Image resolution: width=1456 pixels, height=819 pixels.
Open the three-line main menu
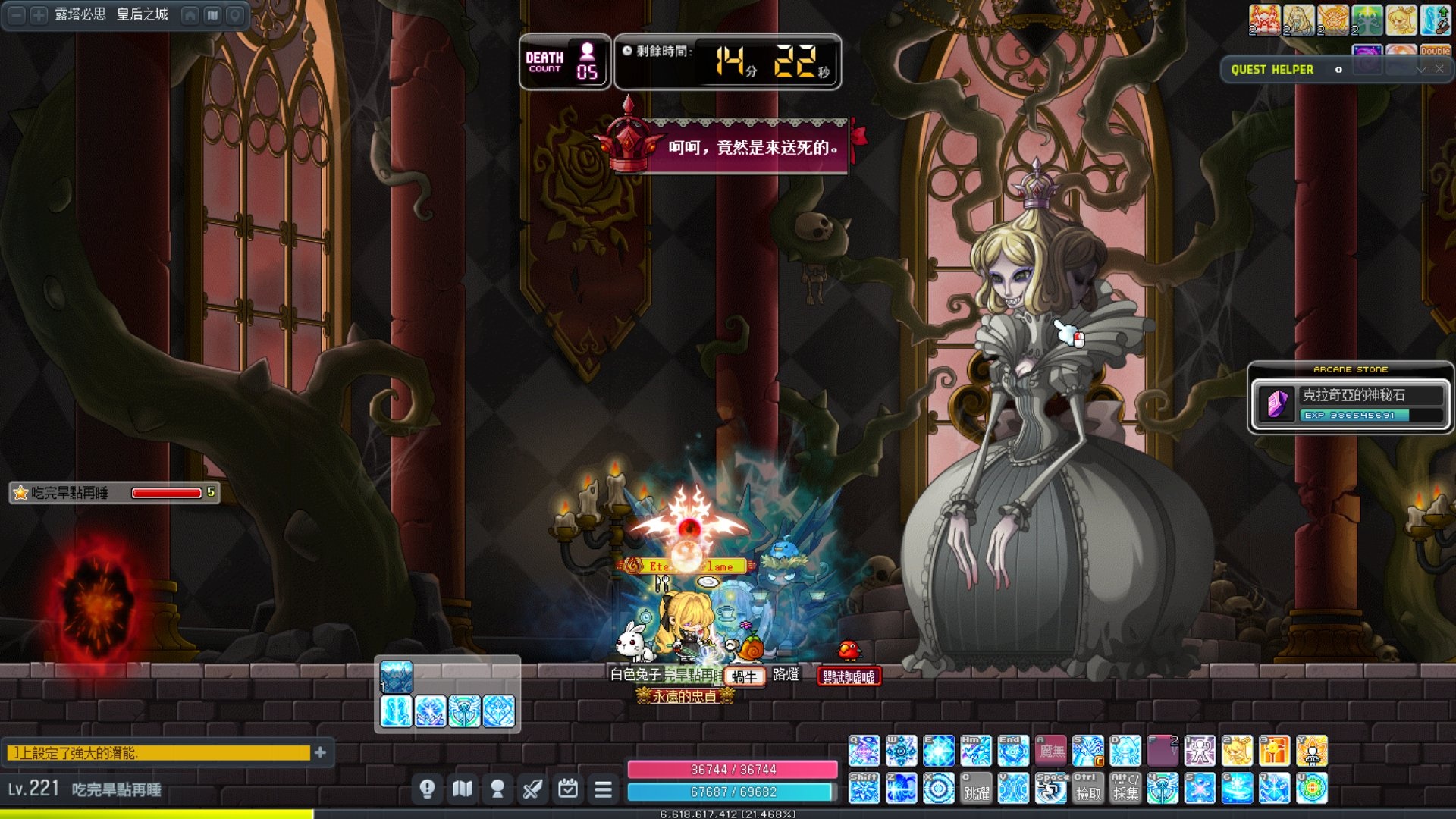click(x=603, y=789)
